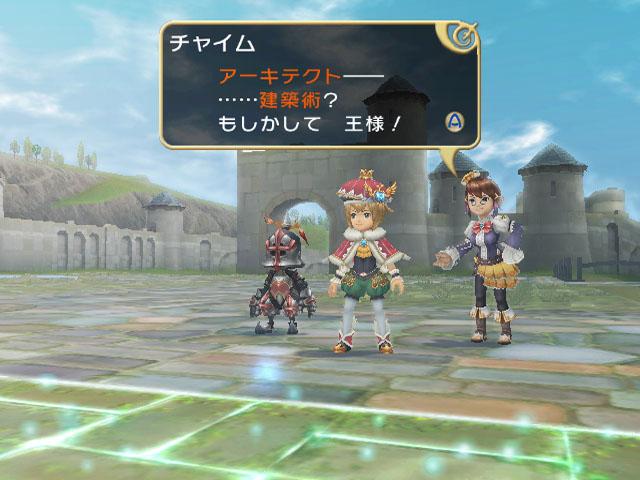Advance Chime's dialogue text box
The width and height of the screenshot is (640, 480).
454,122
